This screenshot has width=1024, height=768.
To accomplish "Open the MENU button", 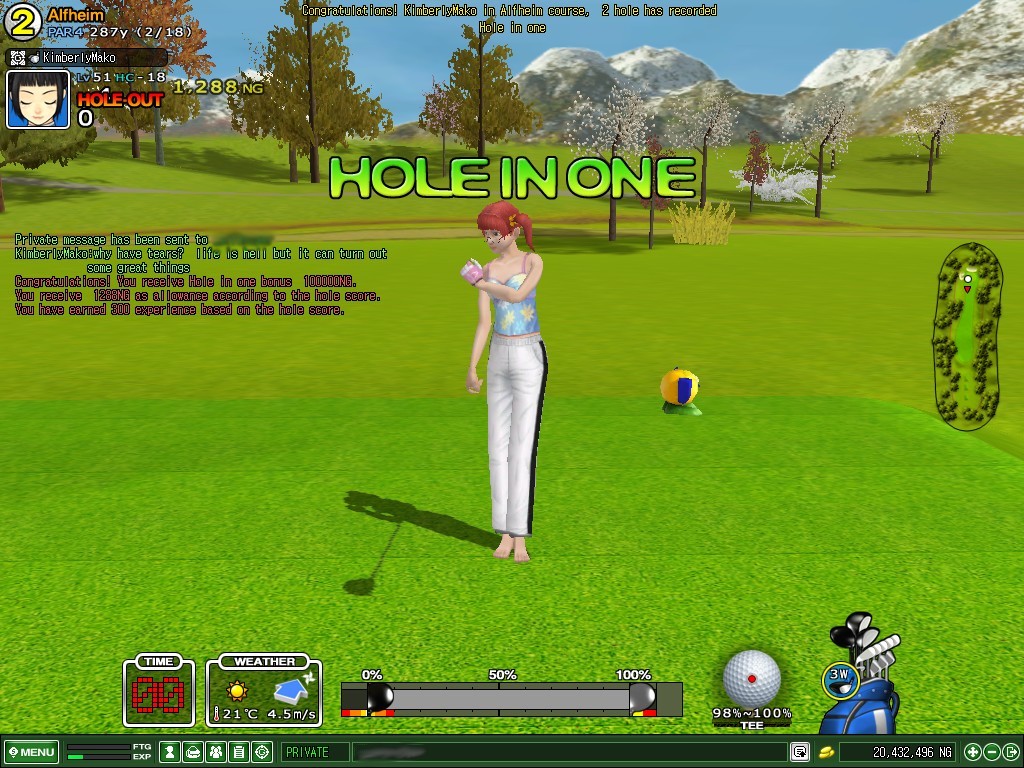I will point(32,752).
